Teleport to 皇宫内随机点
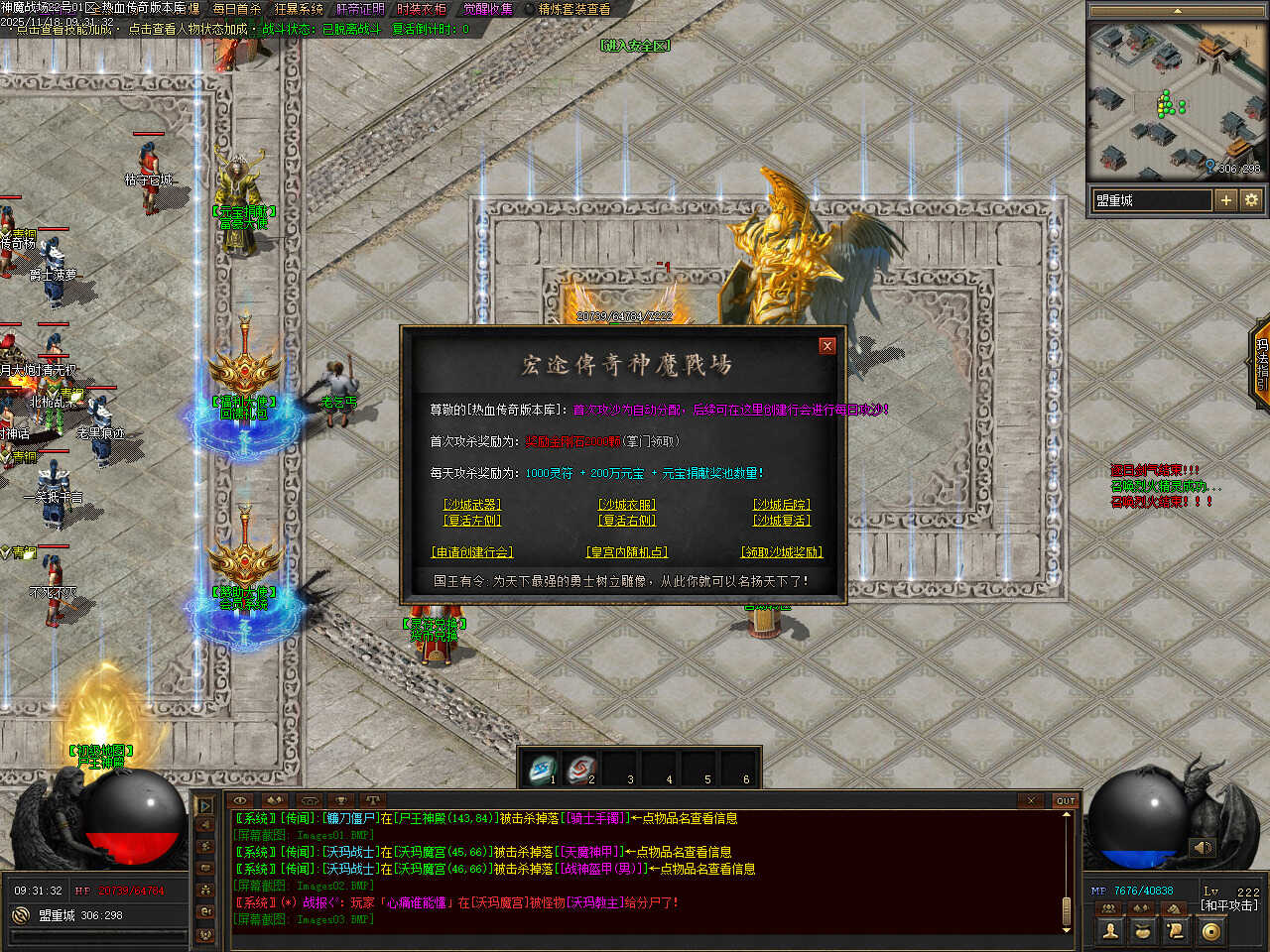This screenshot has height=952, width=1270. point(627,552)
